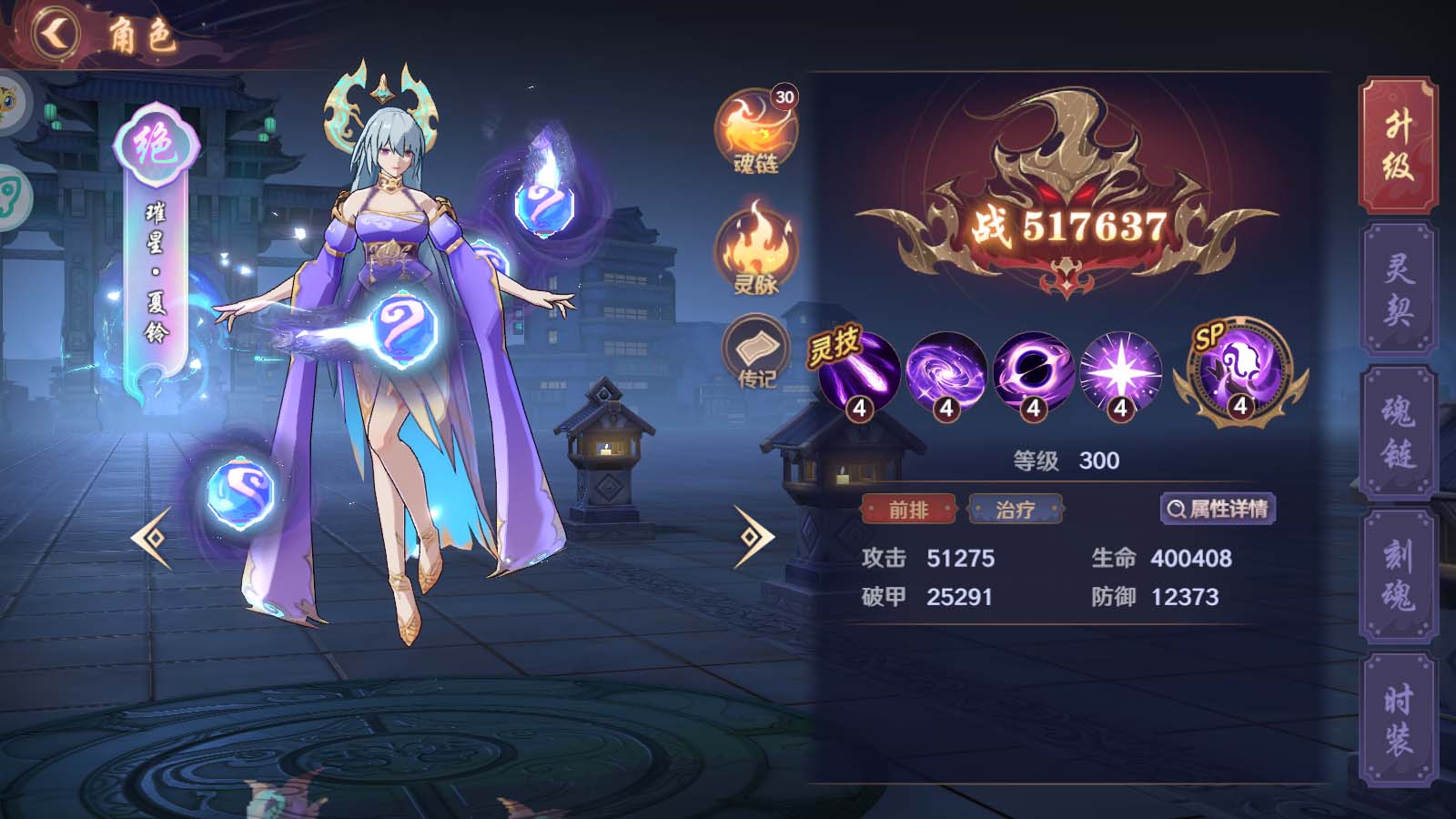Select the 刻魂 tab

click(x=1398, y=575)
